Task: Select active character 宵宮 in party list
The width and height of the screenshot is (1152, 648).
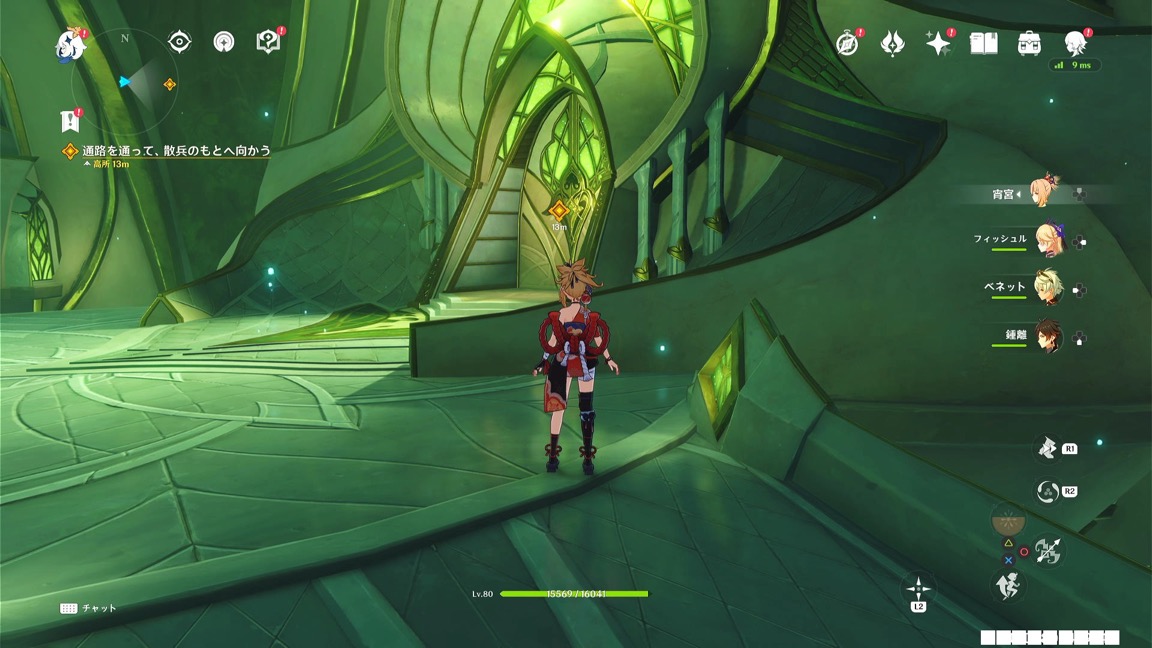Action: click(1045, 193)
